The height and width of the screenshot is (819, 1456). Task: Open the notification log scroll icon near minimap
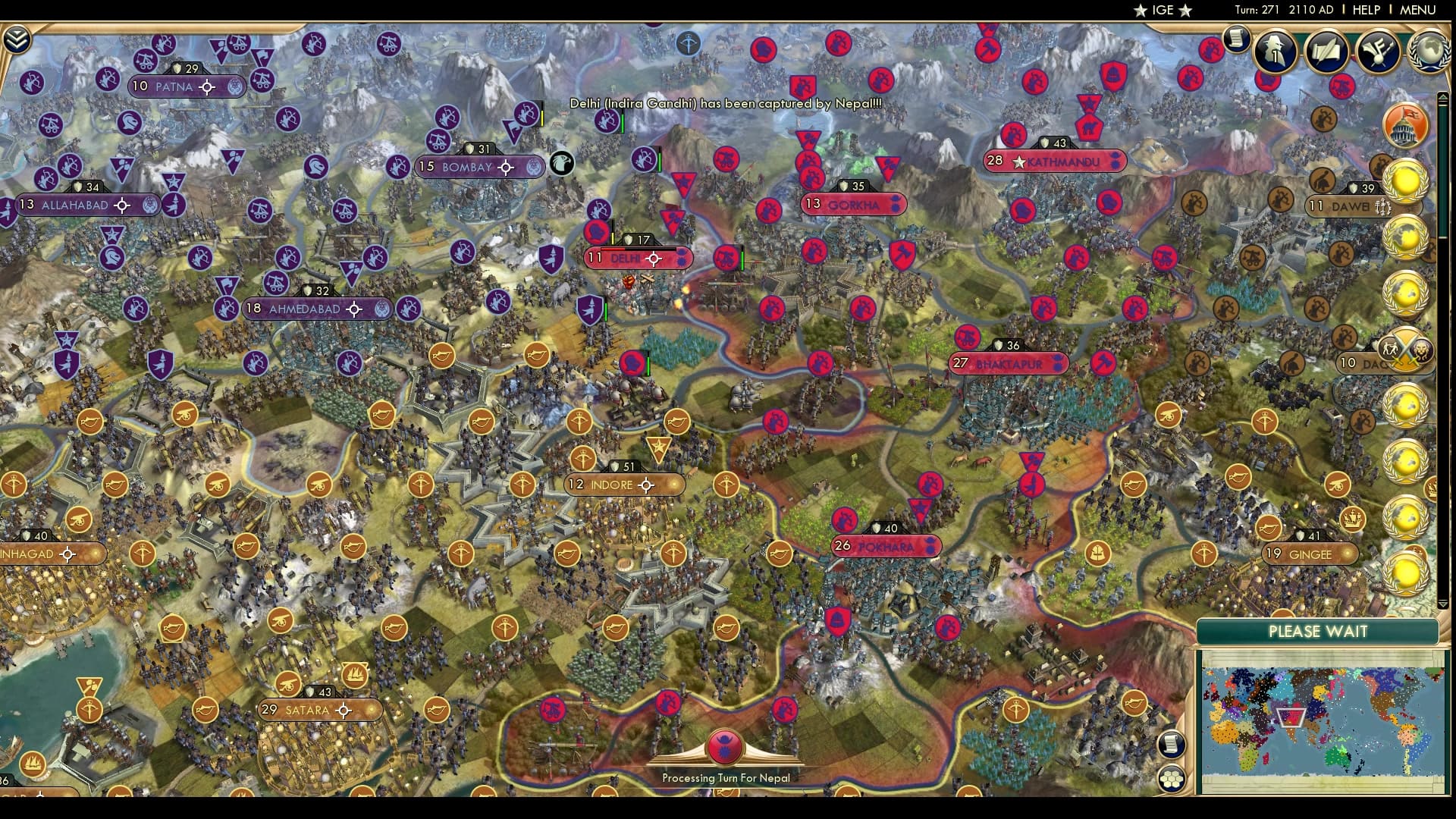click(x=1171, y=745)
